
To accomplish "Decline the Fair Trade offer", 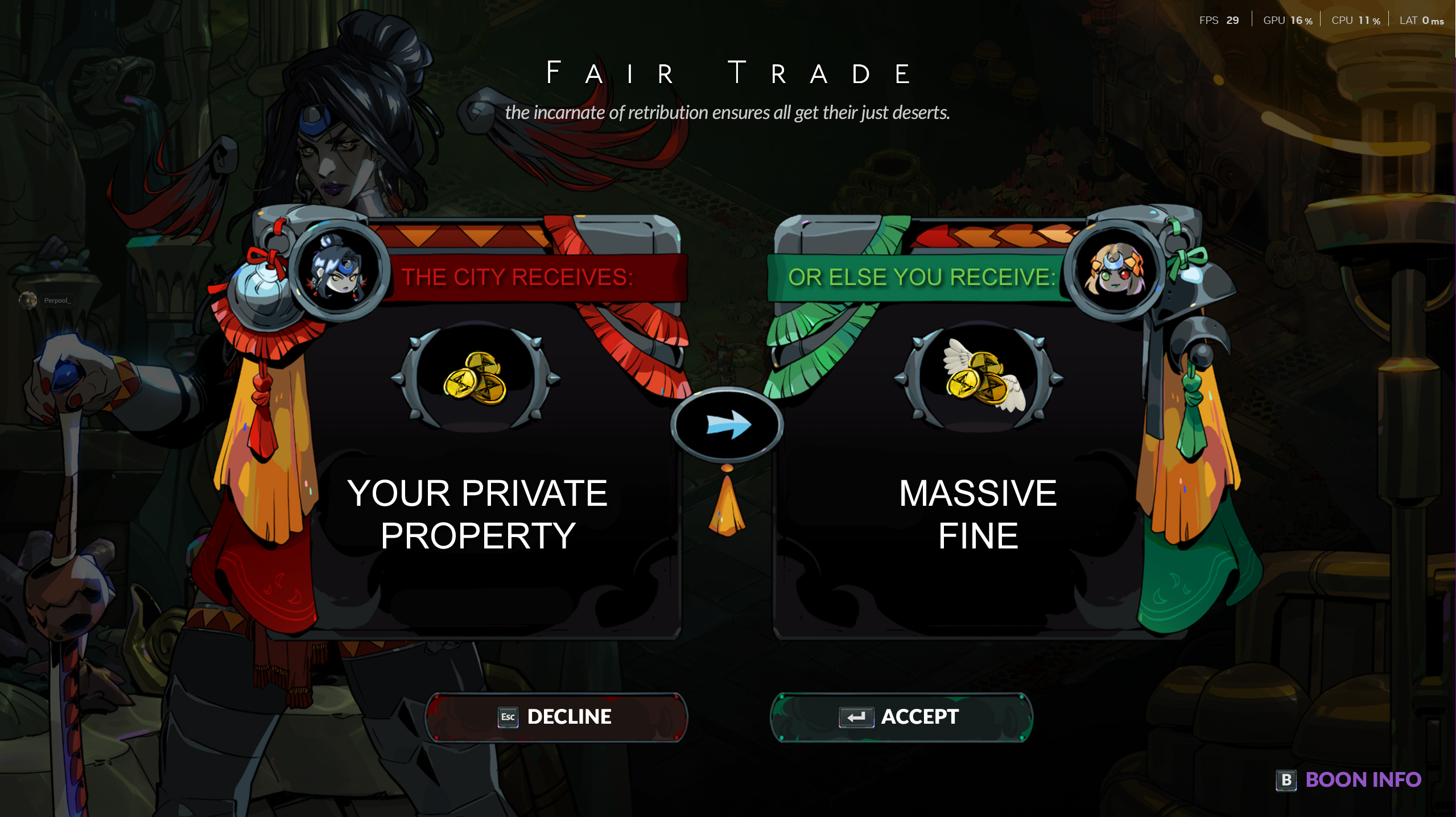I will pos(556,717).
